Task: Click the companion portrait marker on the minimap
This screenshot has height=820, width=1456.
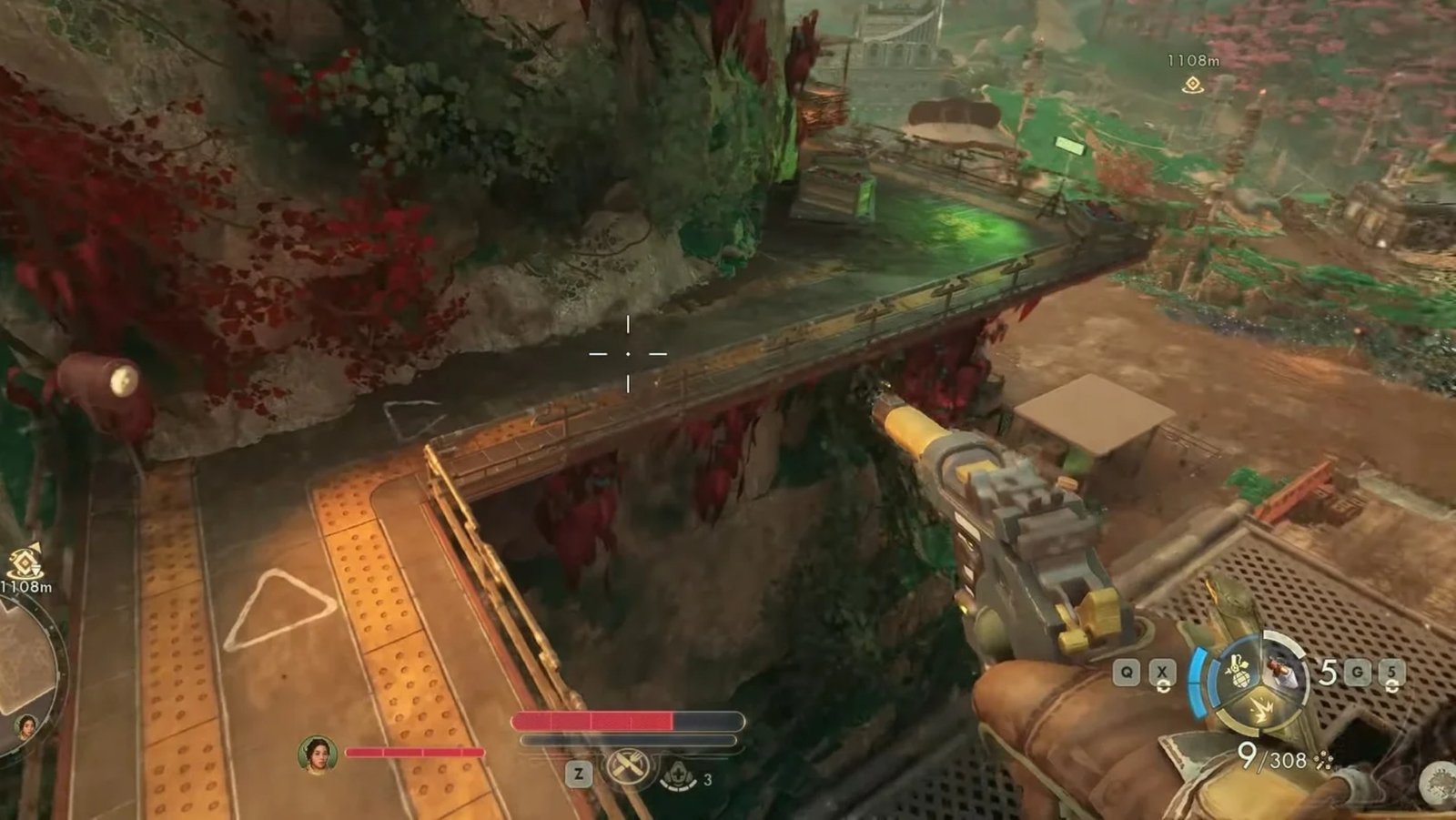Action: tap(26, 726)
